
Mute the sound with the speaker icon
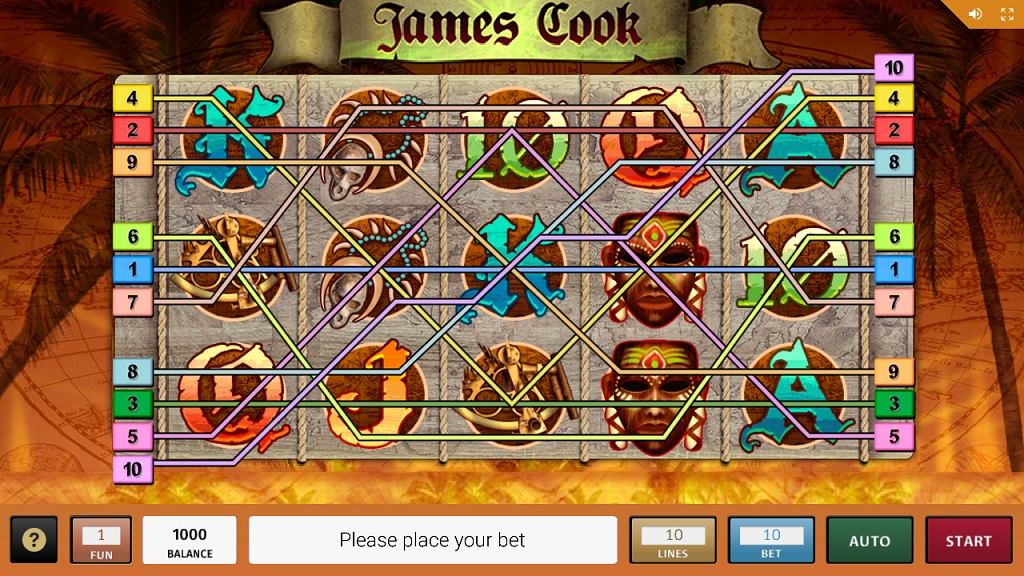click(976, 14)
